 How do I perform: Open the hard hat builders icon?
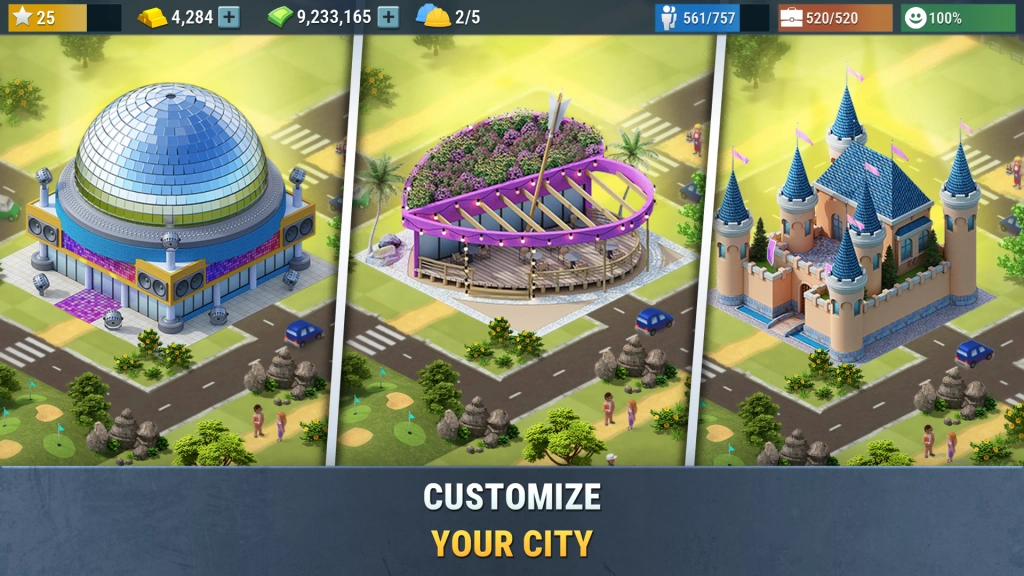pos(433,17)
